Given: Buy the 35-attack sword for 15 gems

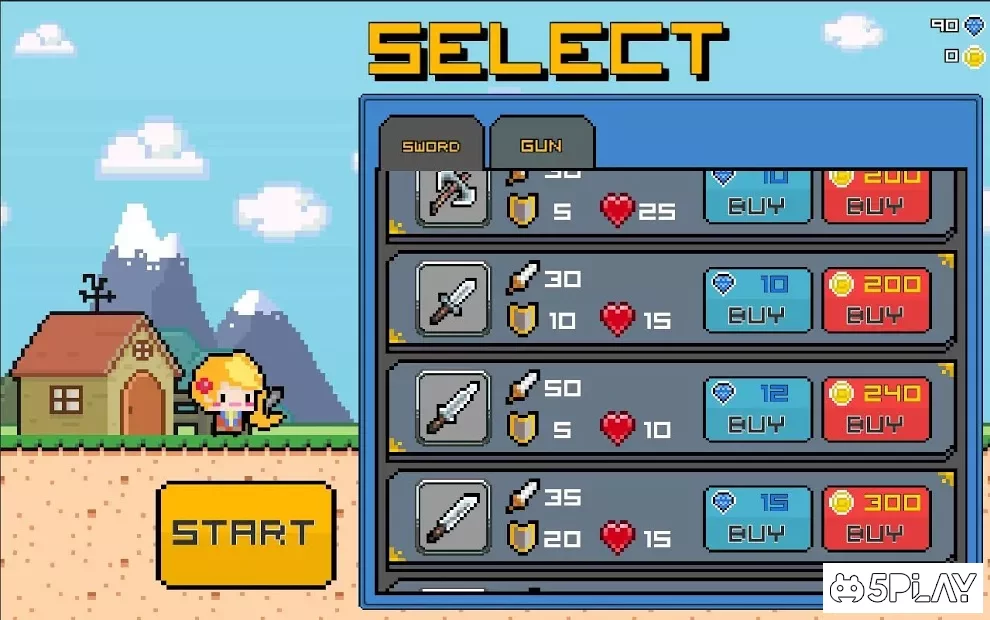Looking at the screenshot, I should coord(757,517).
